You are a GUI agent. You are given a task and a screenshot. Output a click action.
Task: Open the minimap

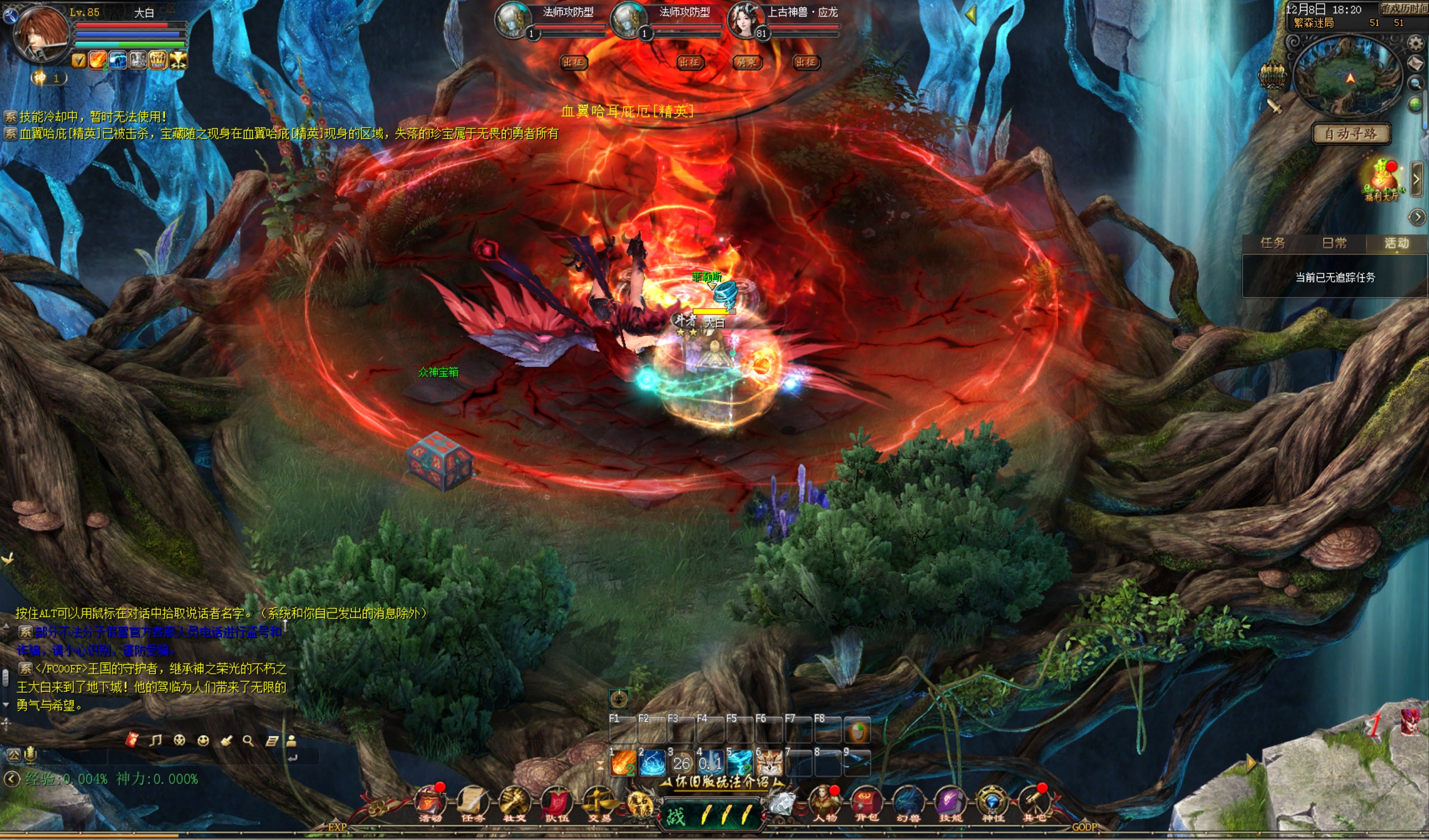1350,76
